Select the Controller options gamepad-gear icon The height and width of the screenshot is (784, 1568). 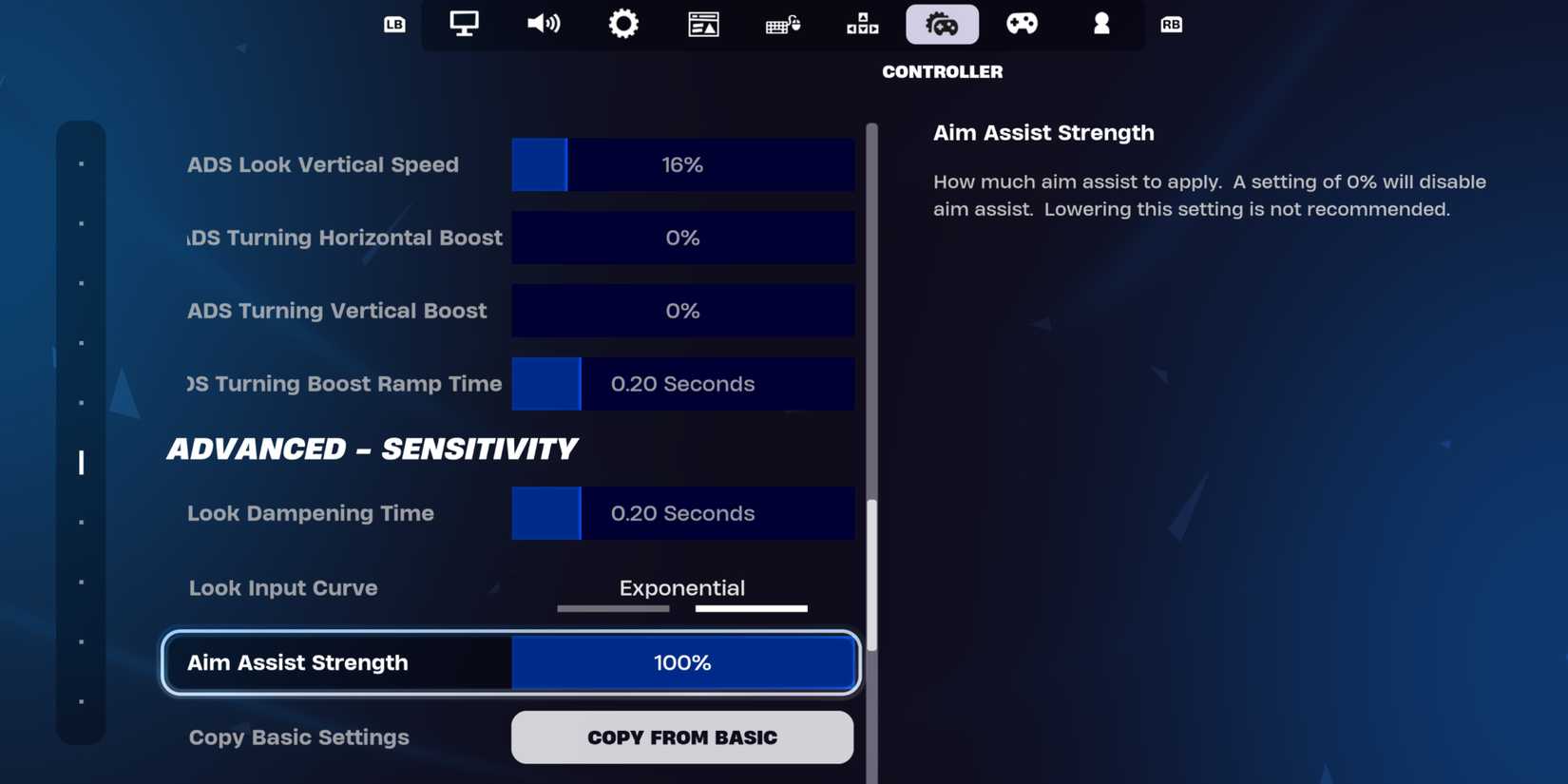pos(942,24)
